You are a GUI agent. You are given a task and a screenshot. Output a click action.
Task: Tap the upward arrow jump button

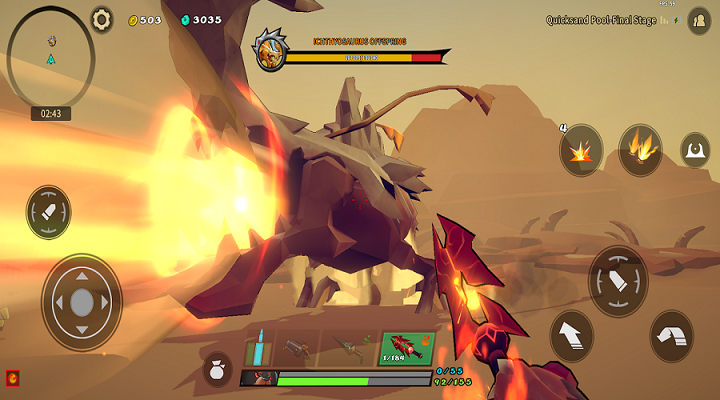coord(572,335)
